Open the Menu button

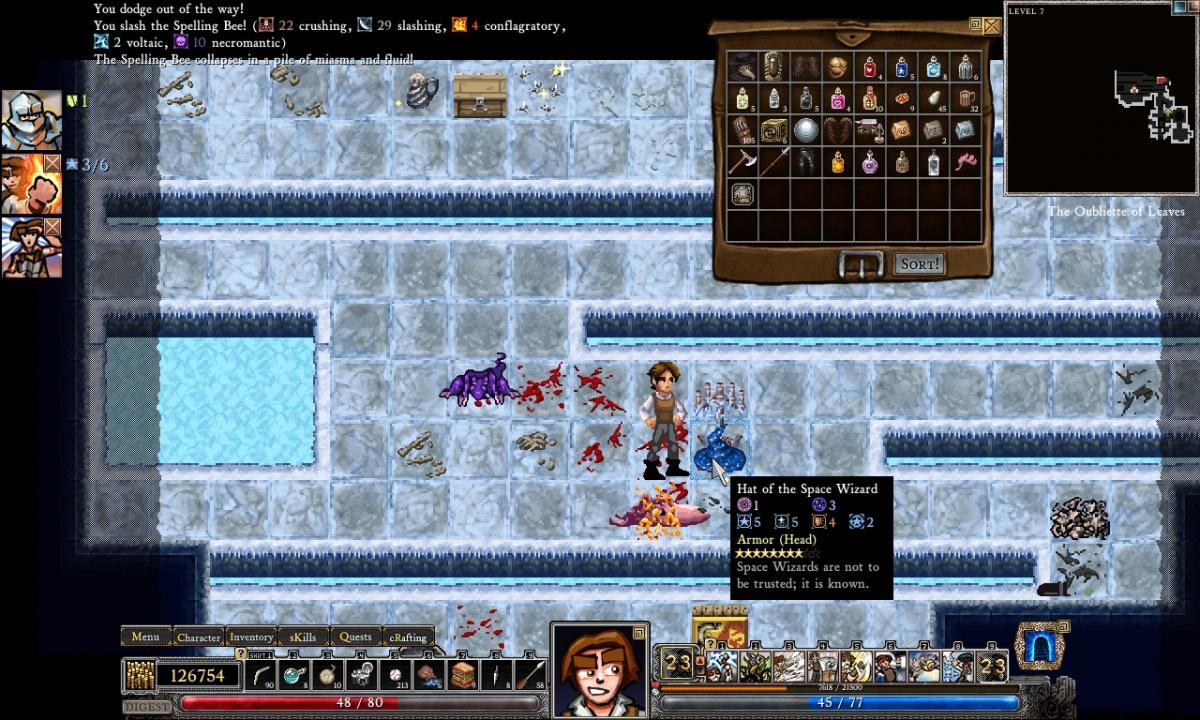coord(145,636)
